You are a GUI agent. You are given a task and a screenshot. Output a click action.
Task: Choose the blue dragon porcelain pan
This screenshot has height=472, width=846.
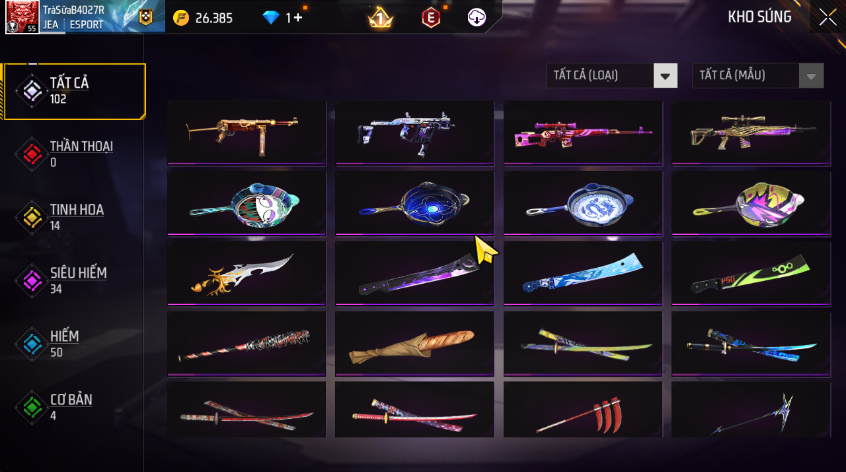[x=583, y=201]
